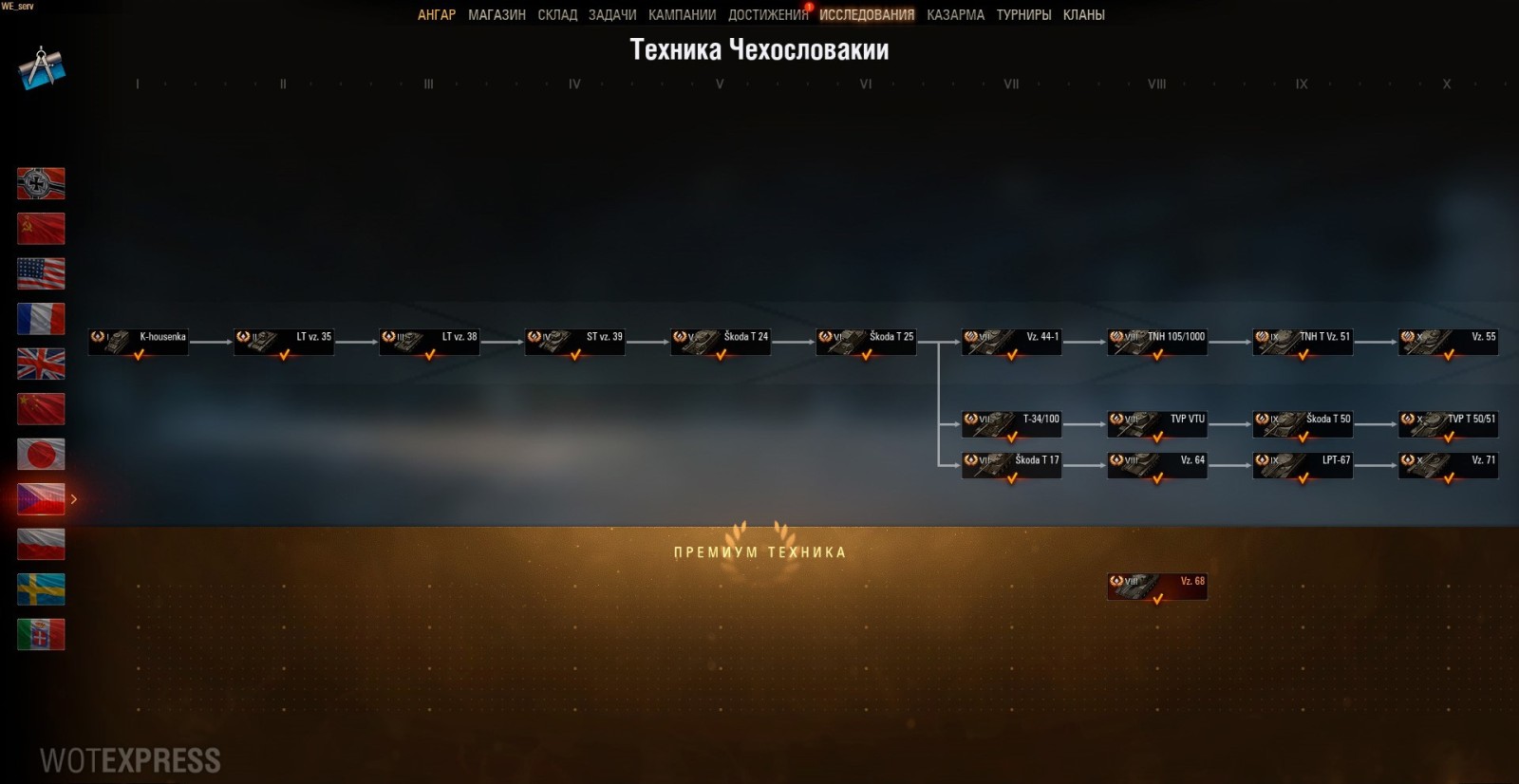The width and height of the screenshot is (1519, 784).
Task: Expand the chevron beside the Czechoslovakia flag
Action: coord(74,497)
